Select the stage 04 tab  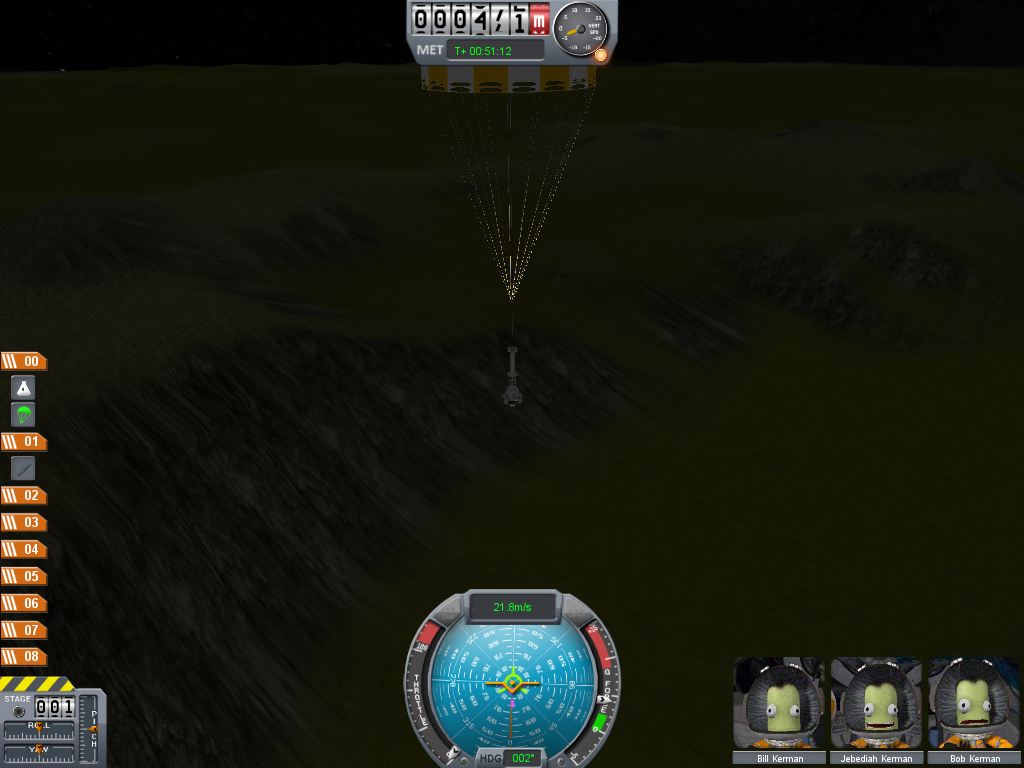pyautogui.click(x=24, y=549)
